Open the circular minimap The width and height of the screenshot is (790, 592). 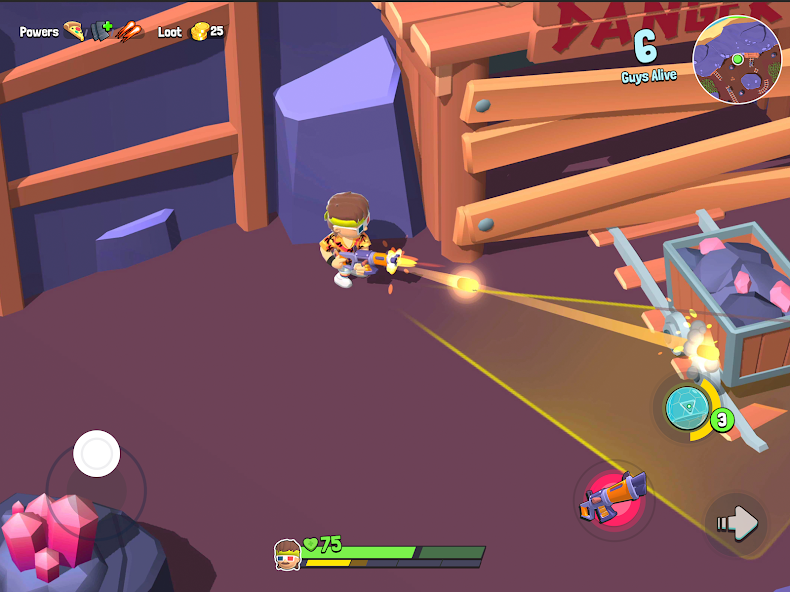point(737,59)
